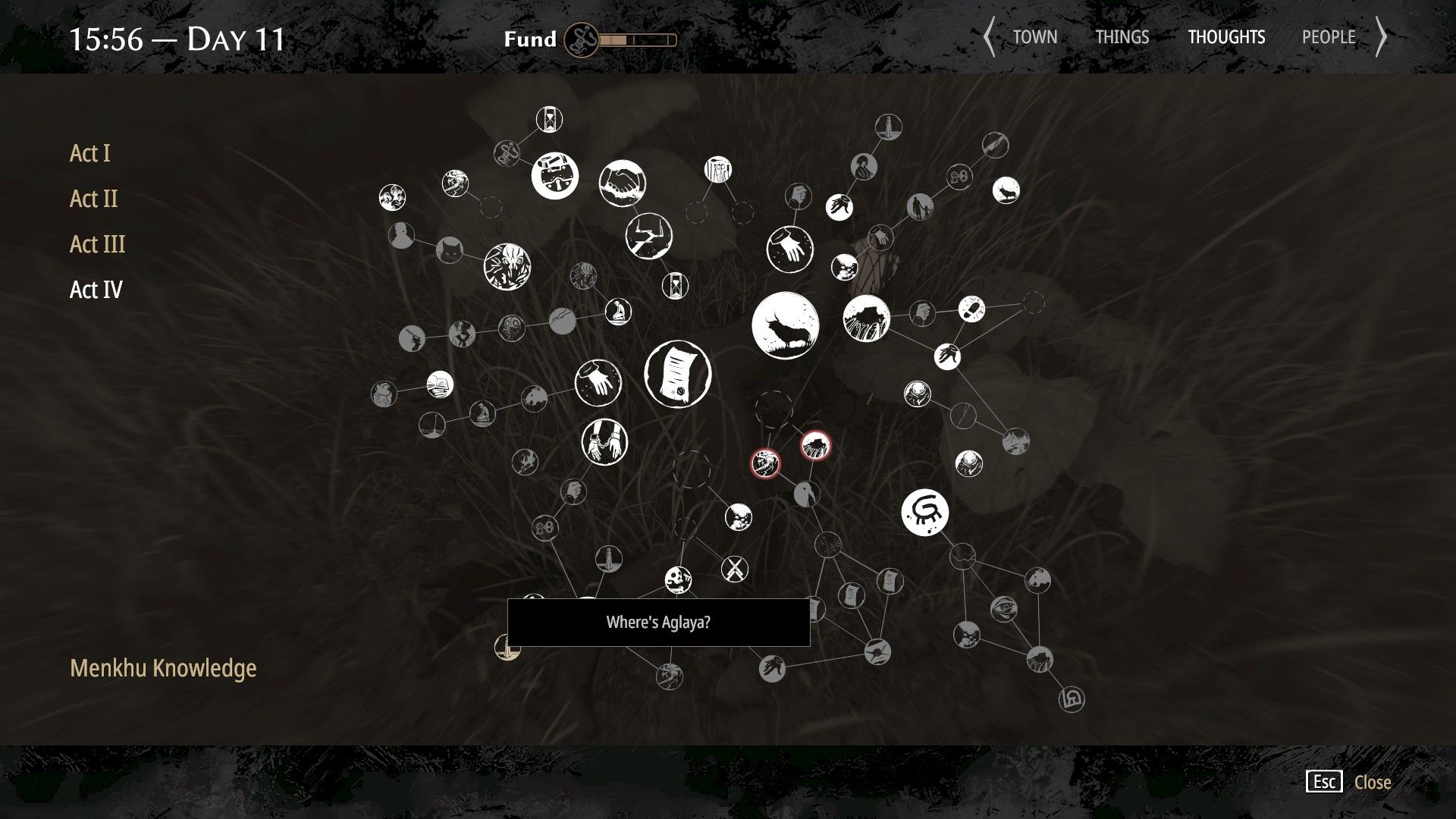Select the large bull thought node
The image size is (1456, 819).
tap(785, 325)
